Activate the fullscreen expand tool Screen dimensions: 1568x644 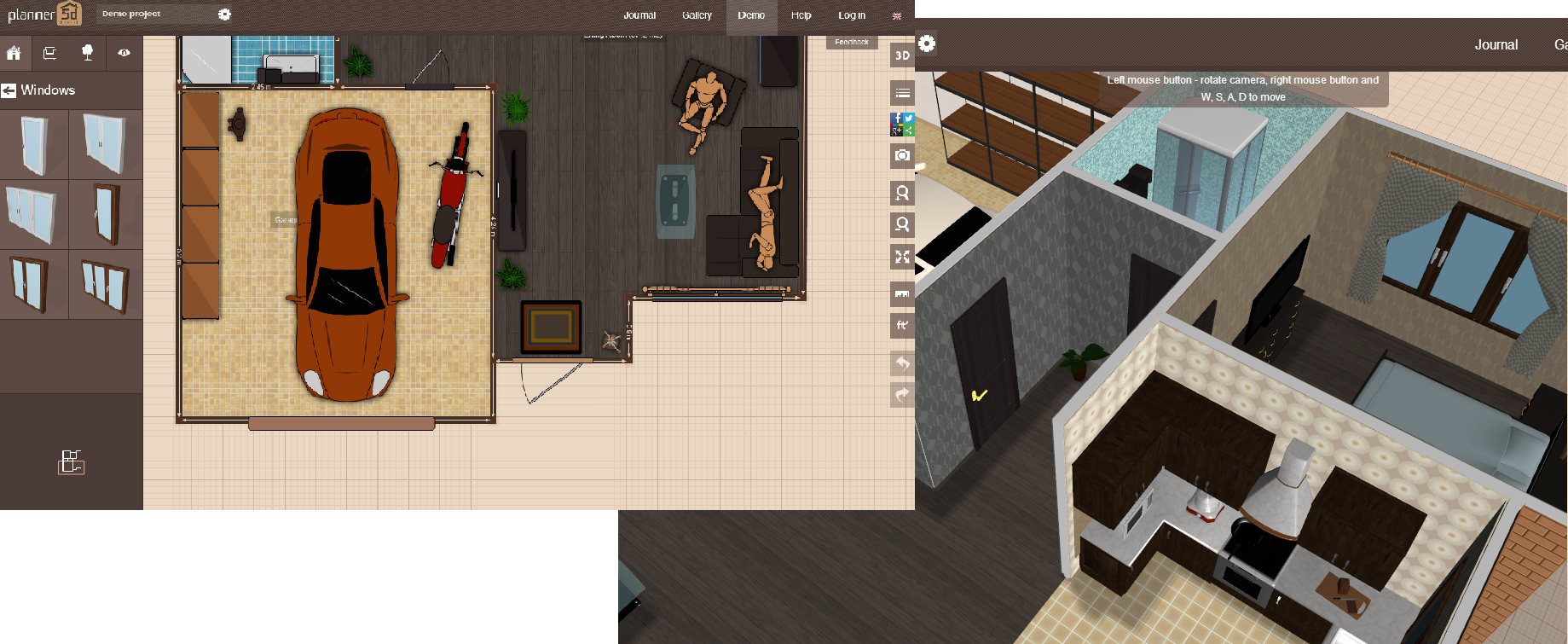click(902, 257)
